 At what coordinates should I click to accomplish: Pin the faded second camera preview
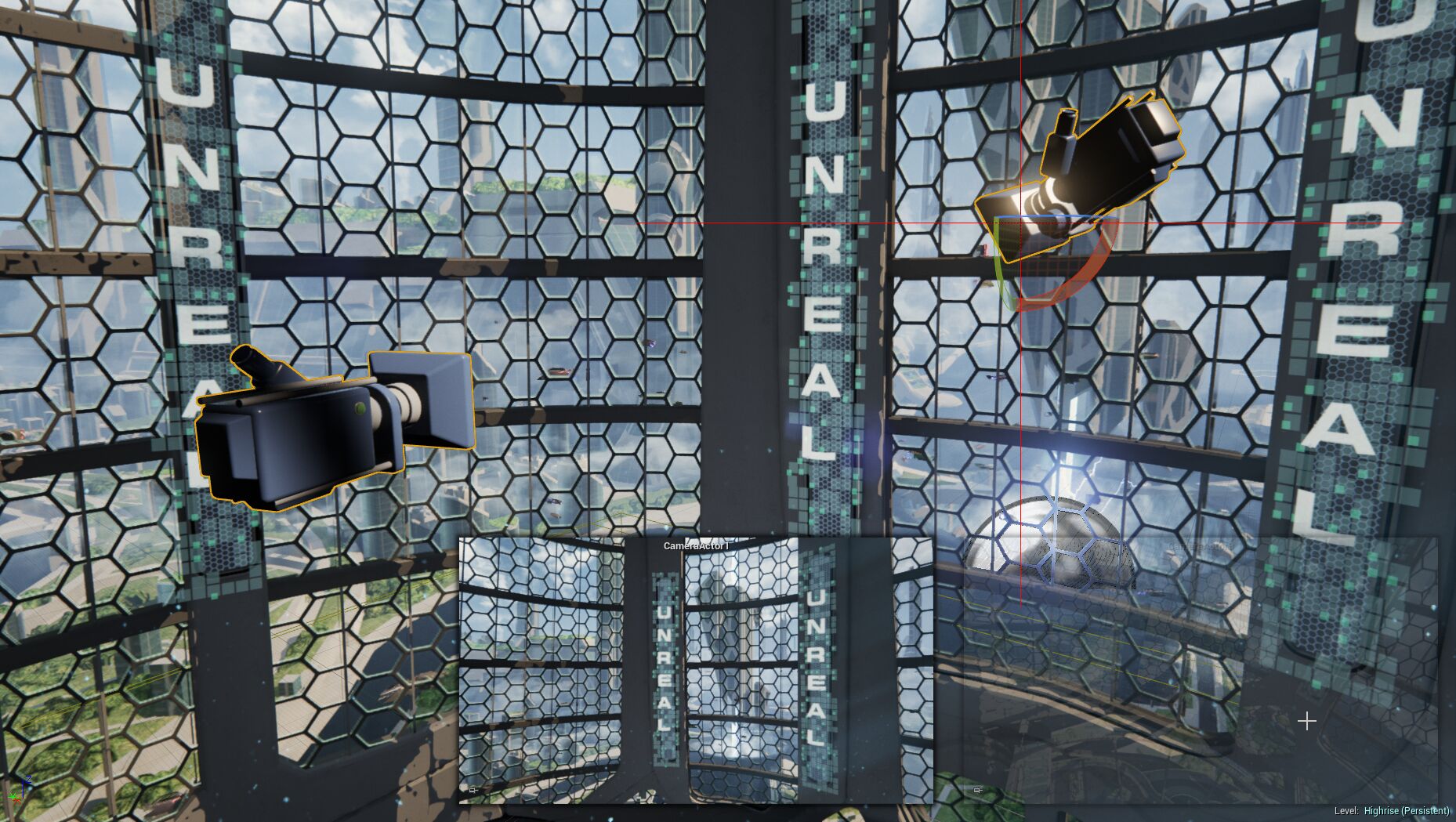(x=977, y=790)
